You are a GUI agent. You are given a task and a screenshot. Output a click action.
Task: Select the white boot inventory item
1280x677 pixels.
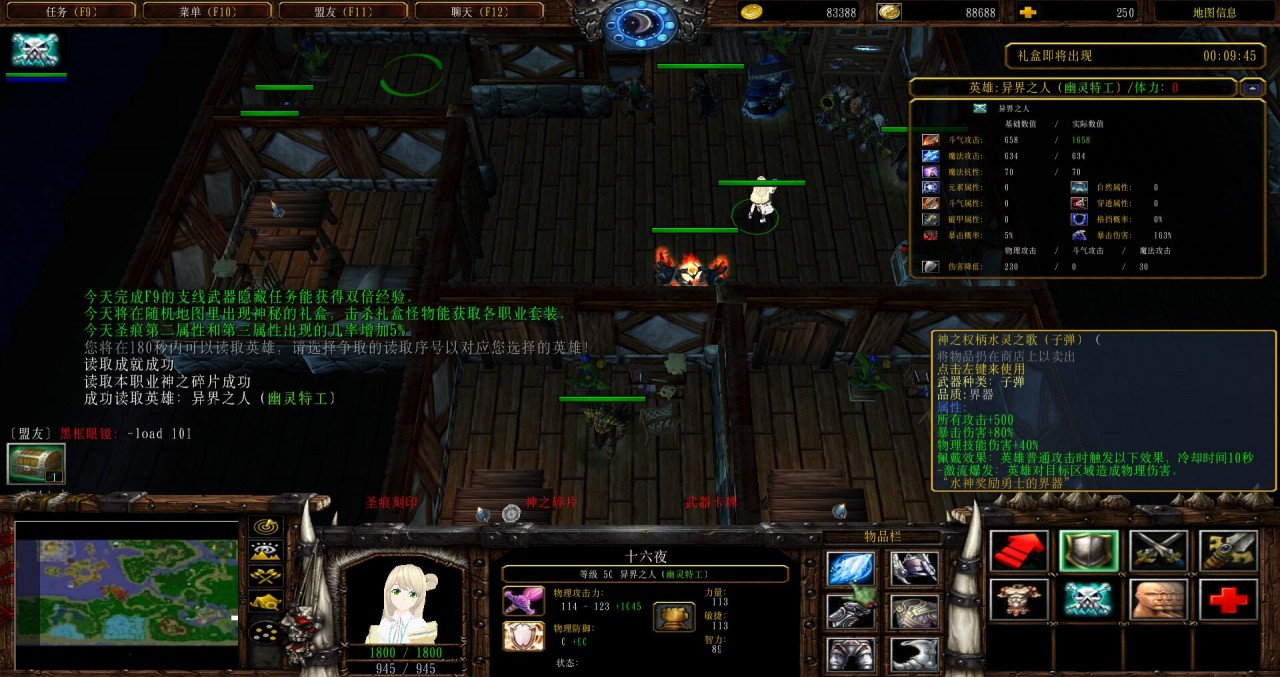914,654
